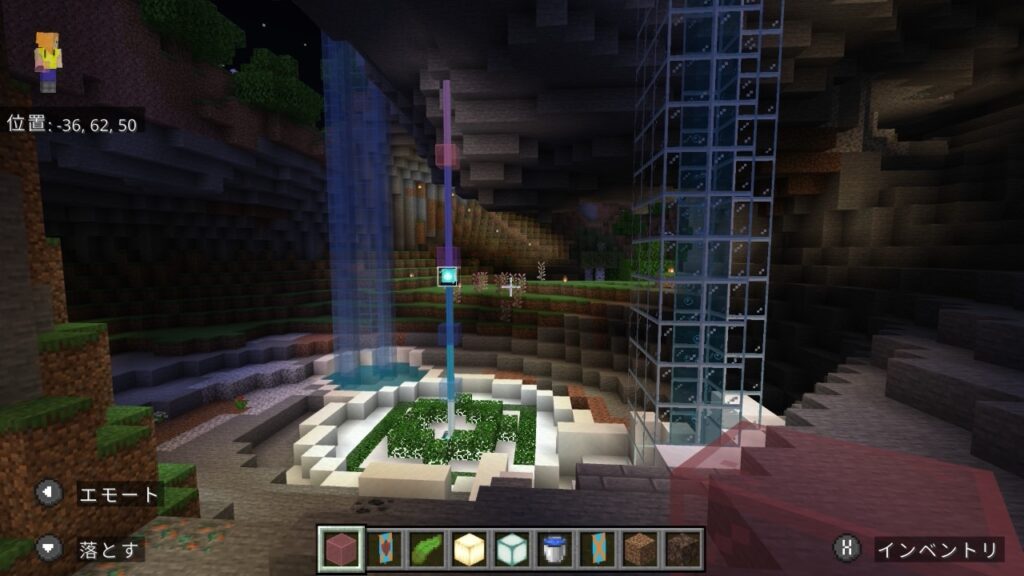This screenshot has width=1024, height=576.
Task: Choose the orange-cross blue banner slot
Action: [597, 548]
